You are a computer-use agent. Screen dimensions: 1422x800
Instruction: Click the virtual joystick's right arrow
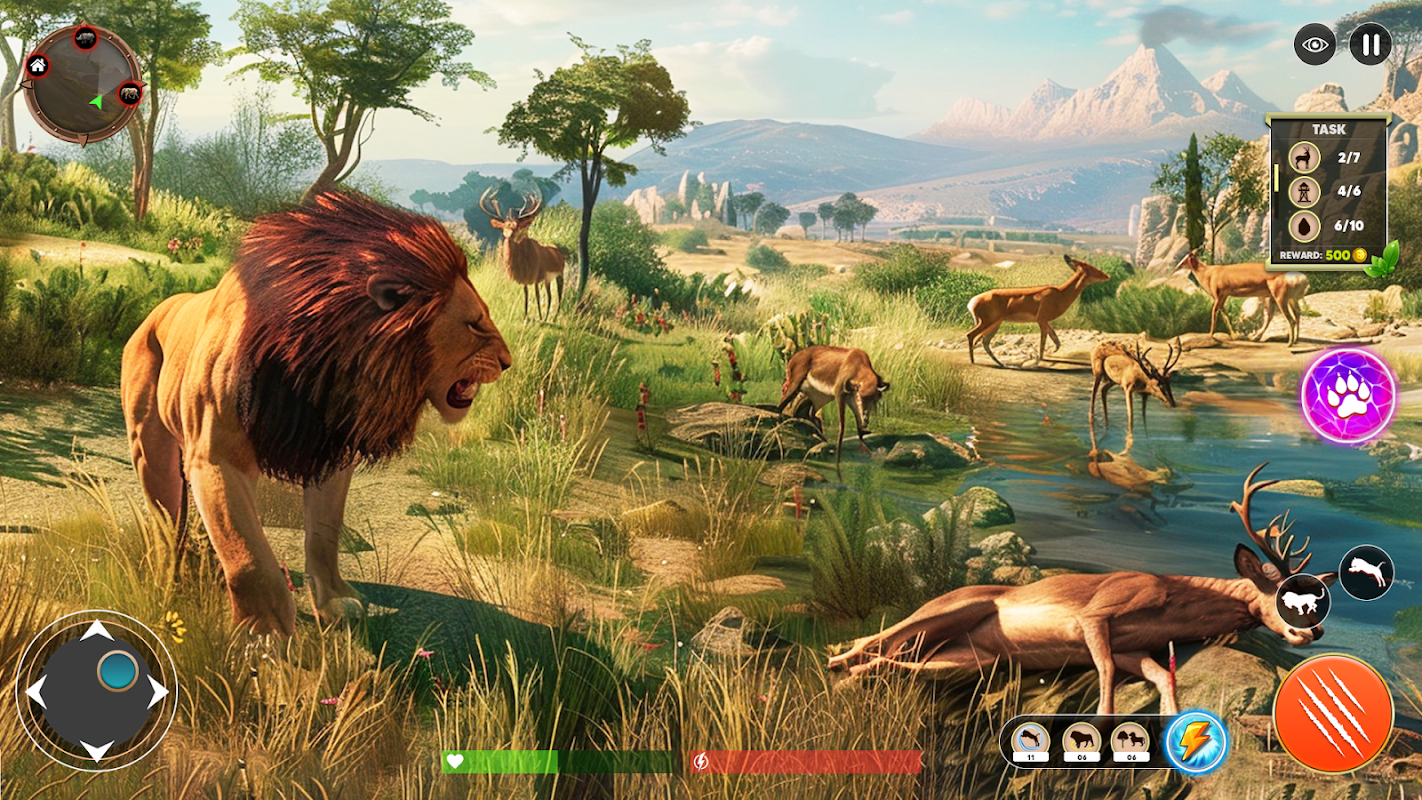(158, 691)
